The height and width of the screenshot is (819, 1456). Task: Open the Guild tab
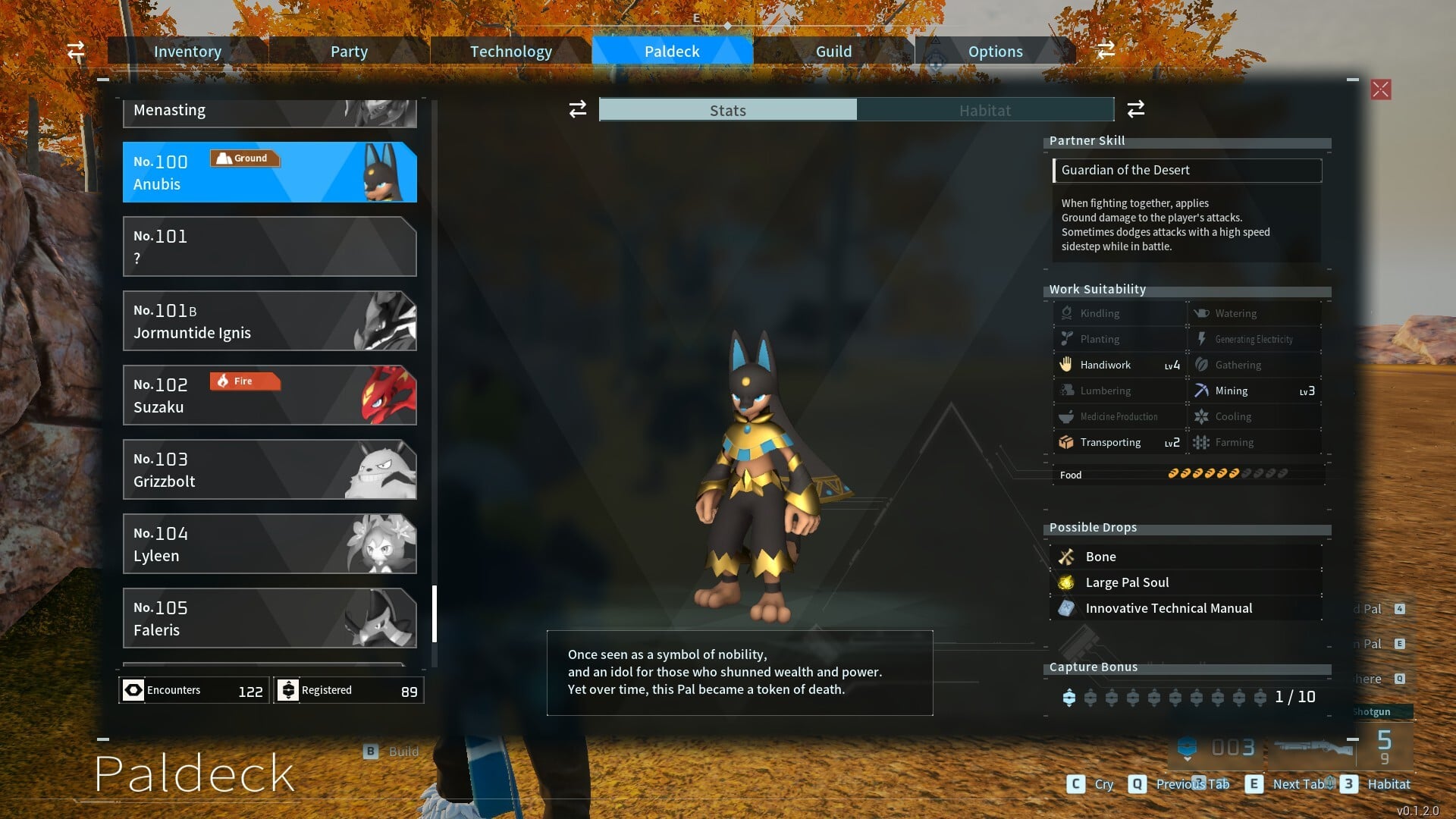833,51
